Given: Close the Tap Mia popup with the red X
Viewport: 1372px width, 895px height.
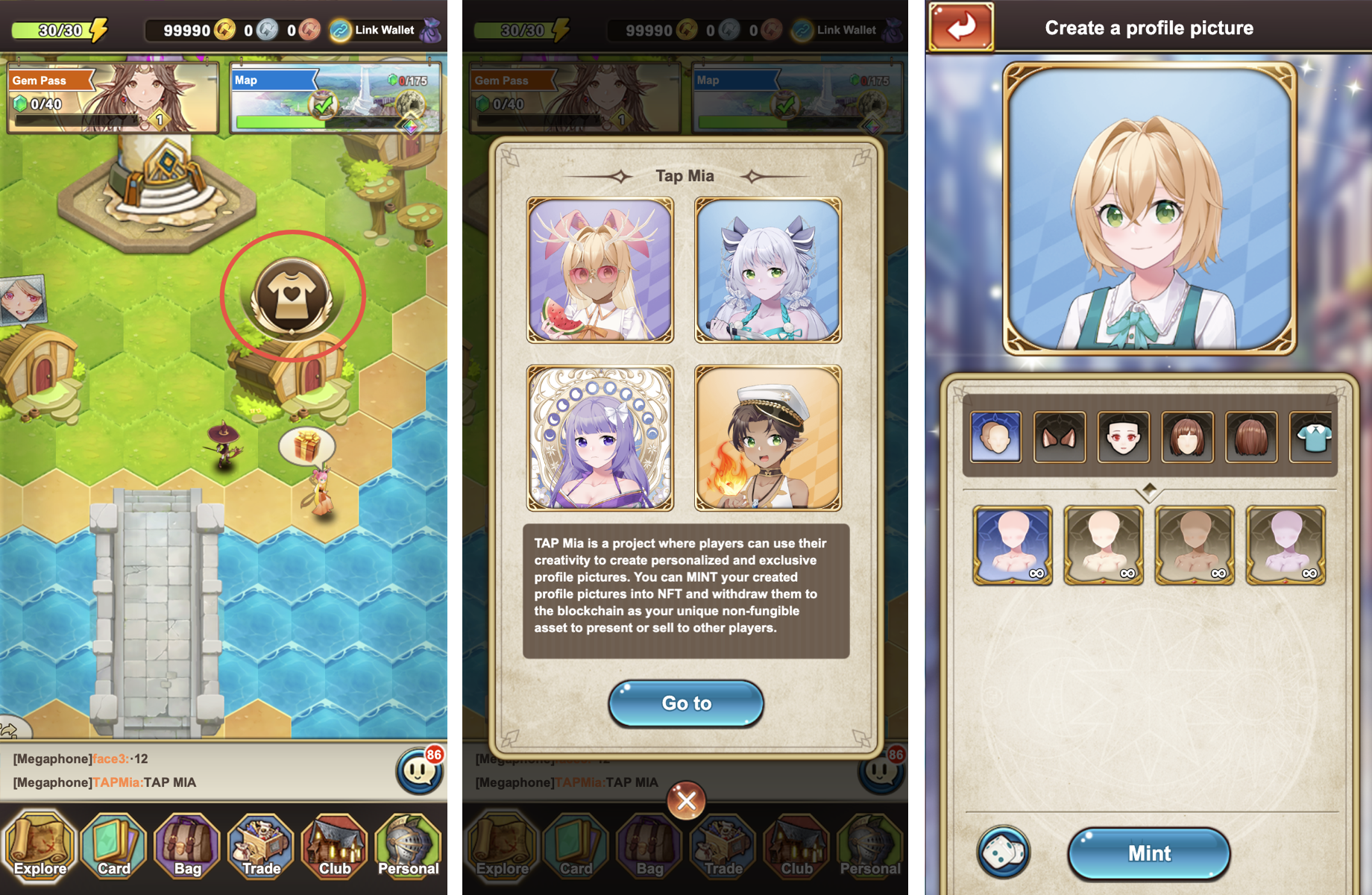Looking at the screenshot, I should pos(687,801).
